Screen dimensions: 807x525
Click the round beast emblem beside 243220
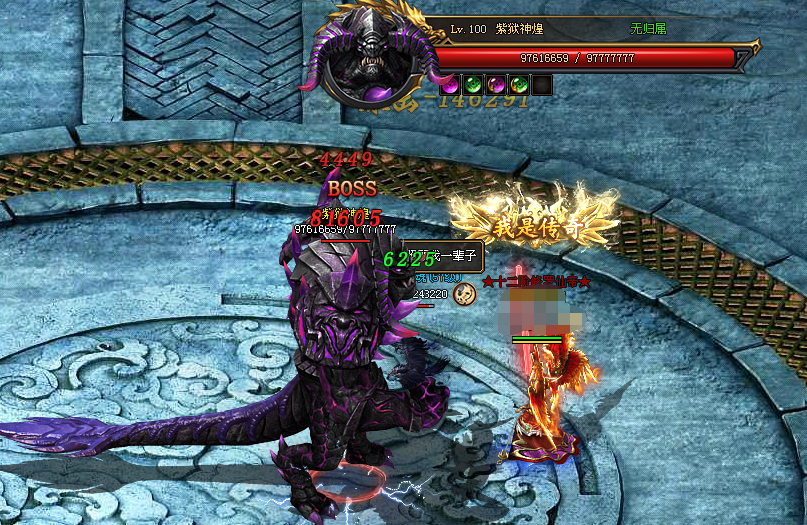click(x=464, y=293)
